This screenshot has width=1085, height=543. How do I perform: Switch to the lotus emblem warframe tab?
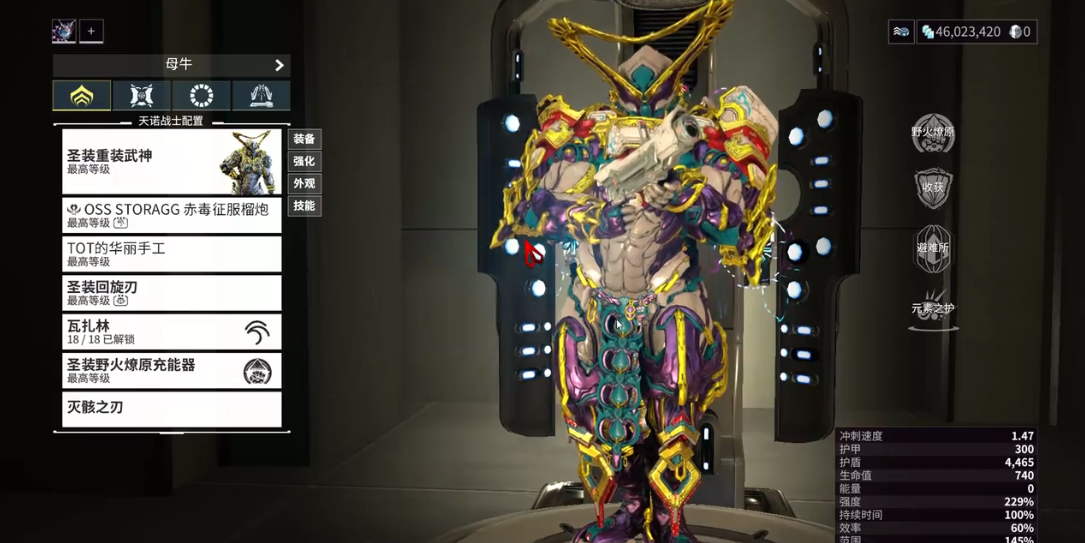pos(81,96)
